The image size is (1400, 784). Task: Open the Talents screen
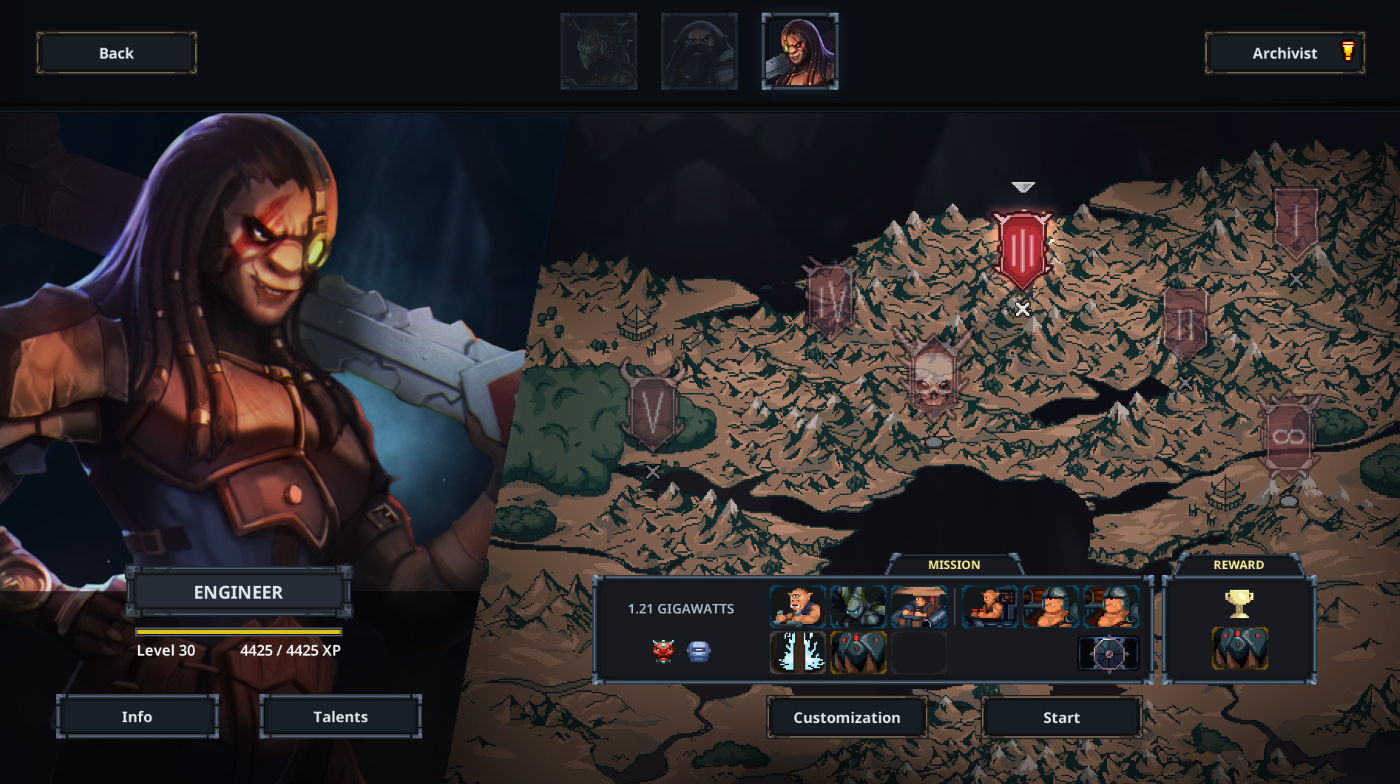click(x=340, y=716)
